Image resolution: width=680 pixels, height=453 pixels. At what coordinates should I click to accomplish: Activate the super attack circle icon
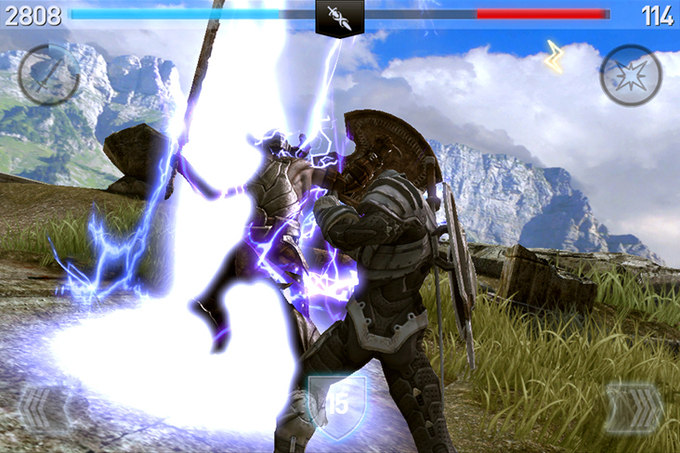(49, 74)
